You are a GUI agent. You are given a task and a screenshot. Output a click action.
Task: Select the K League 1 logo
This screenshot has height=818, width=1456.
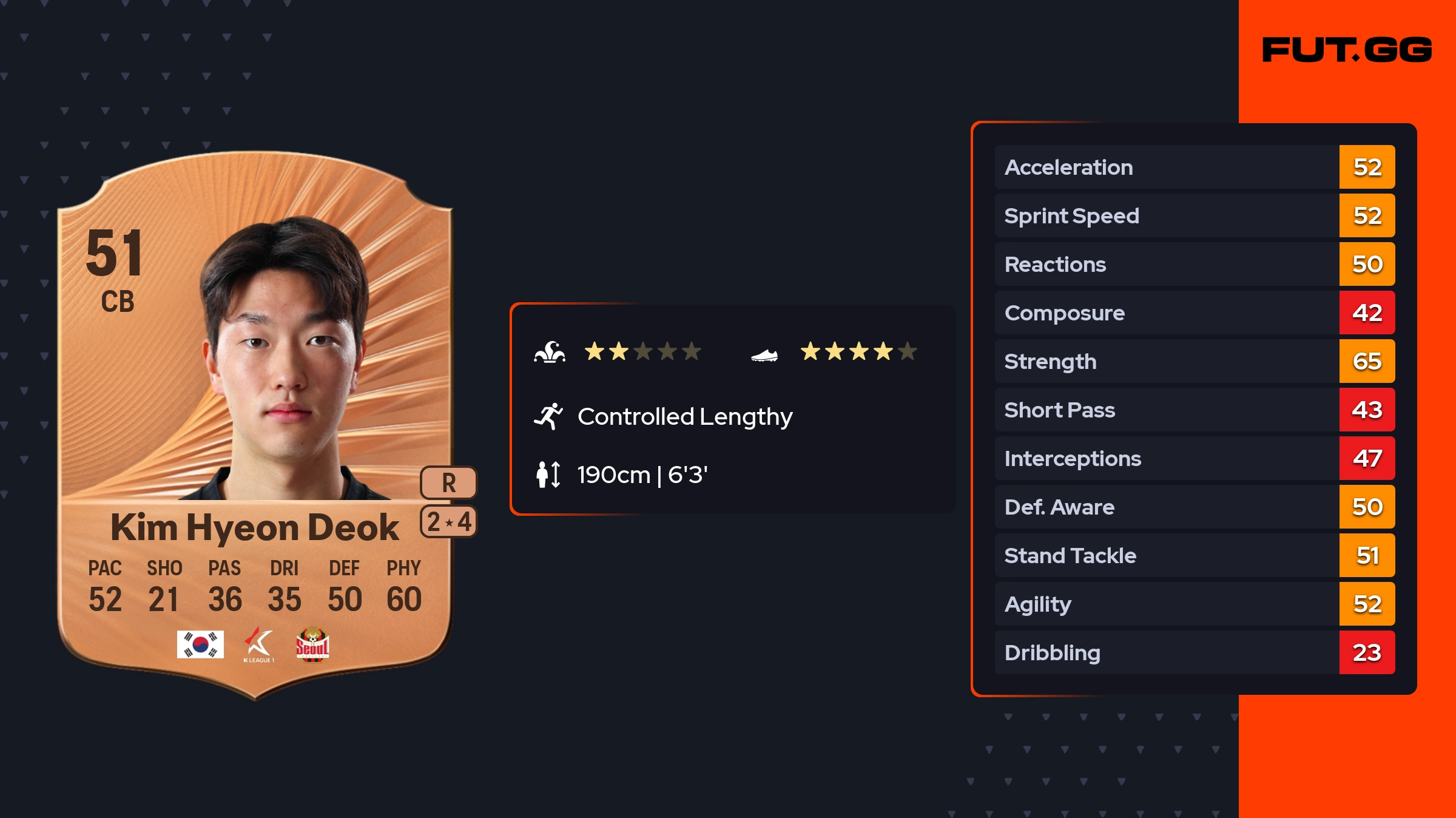tap(259, 644)
